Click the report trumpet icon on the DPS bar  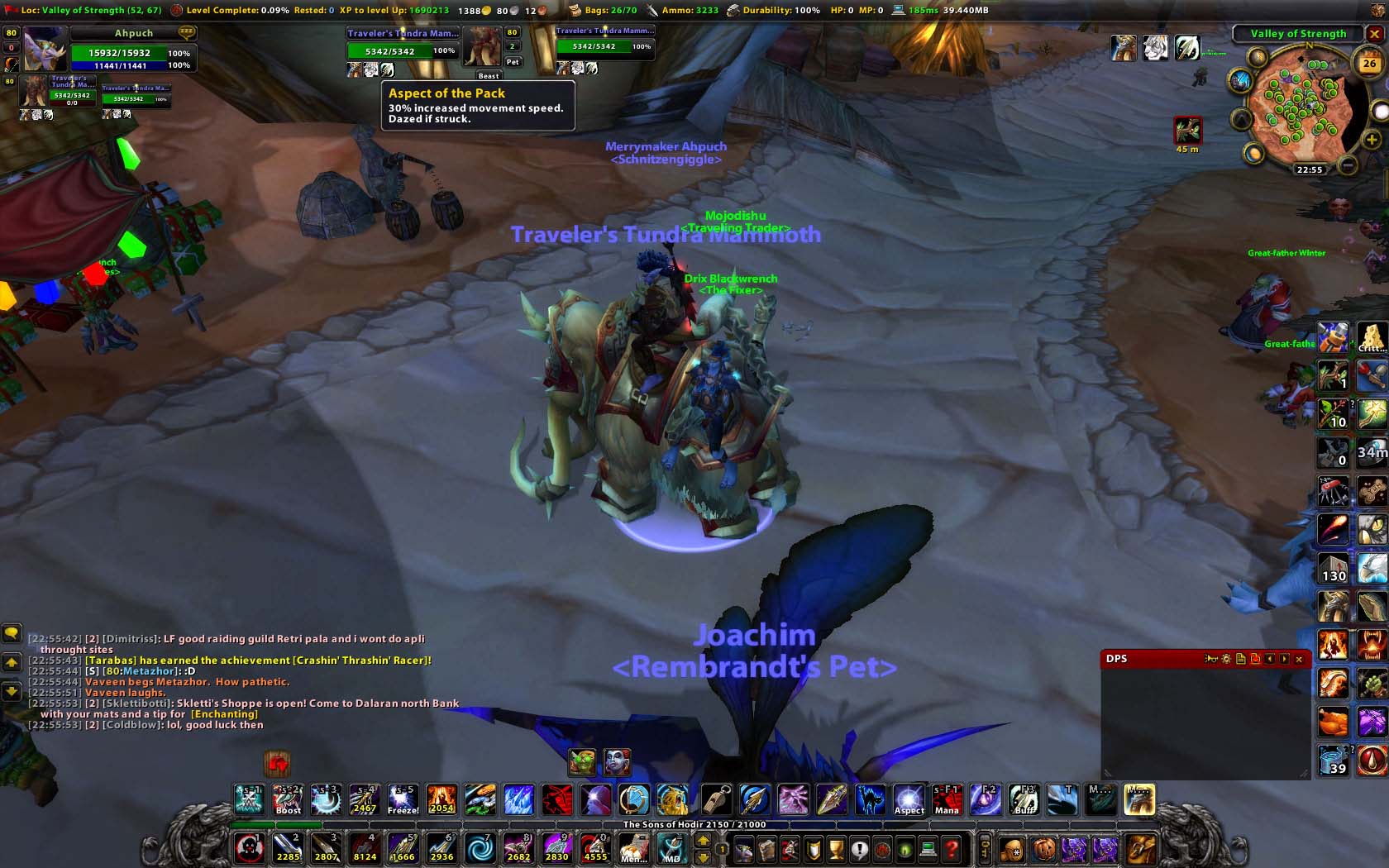point(1211,659)
